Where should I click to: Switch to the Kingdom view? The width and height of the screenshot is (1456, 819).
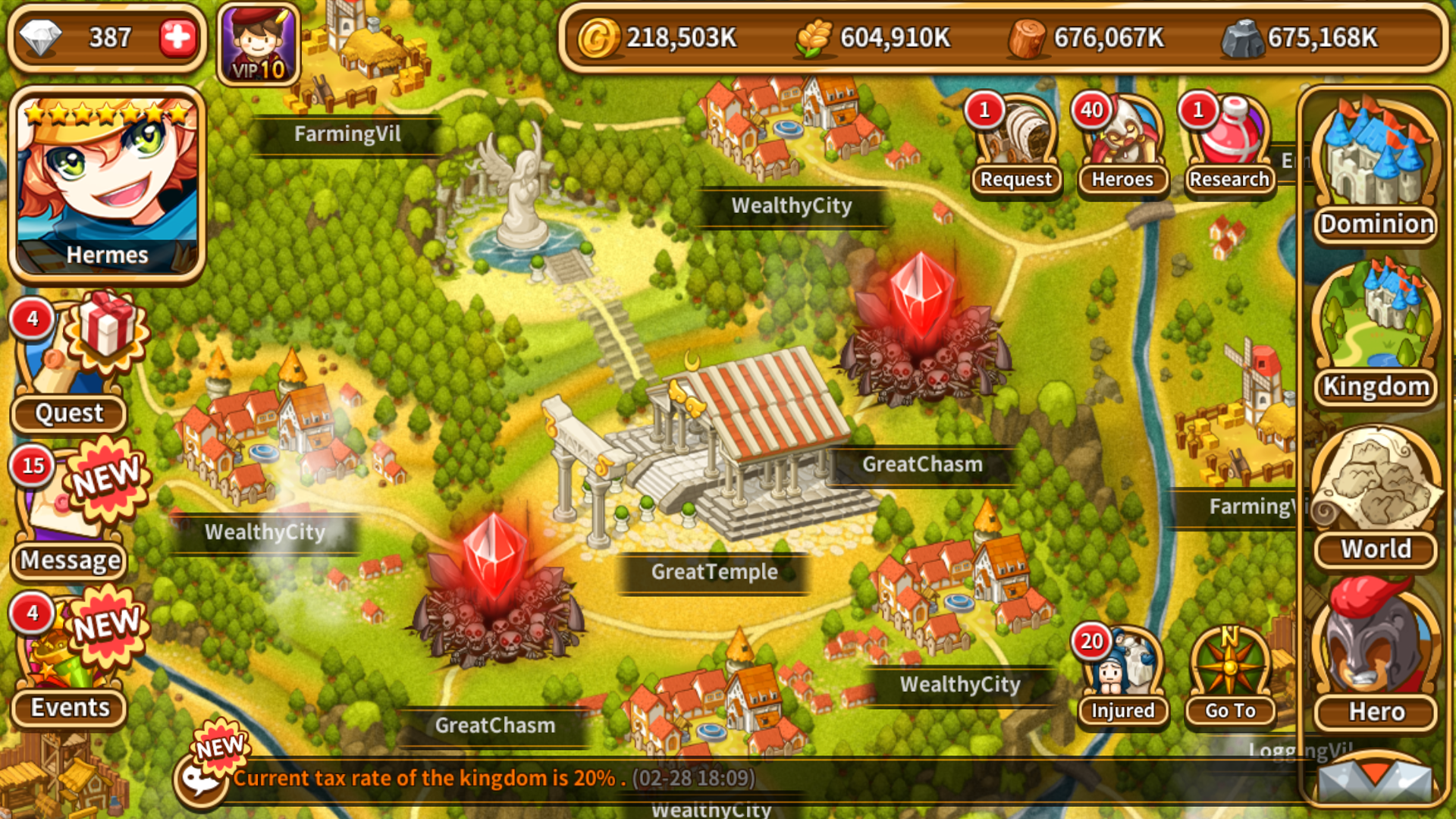pos(1376,334)
